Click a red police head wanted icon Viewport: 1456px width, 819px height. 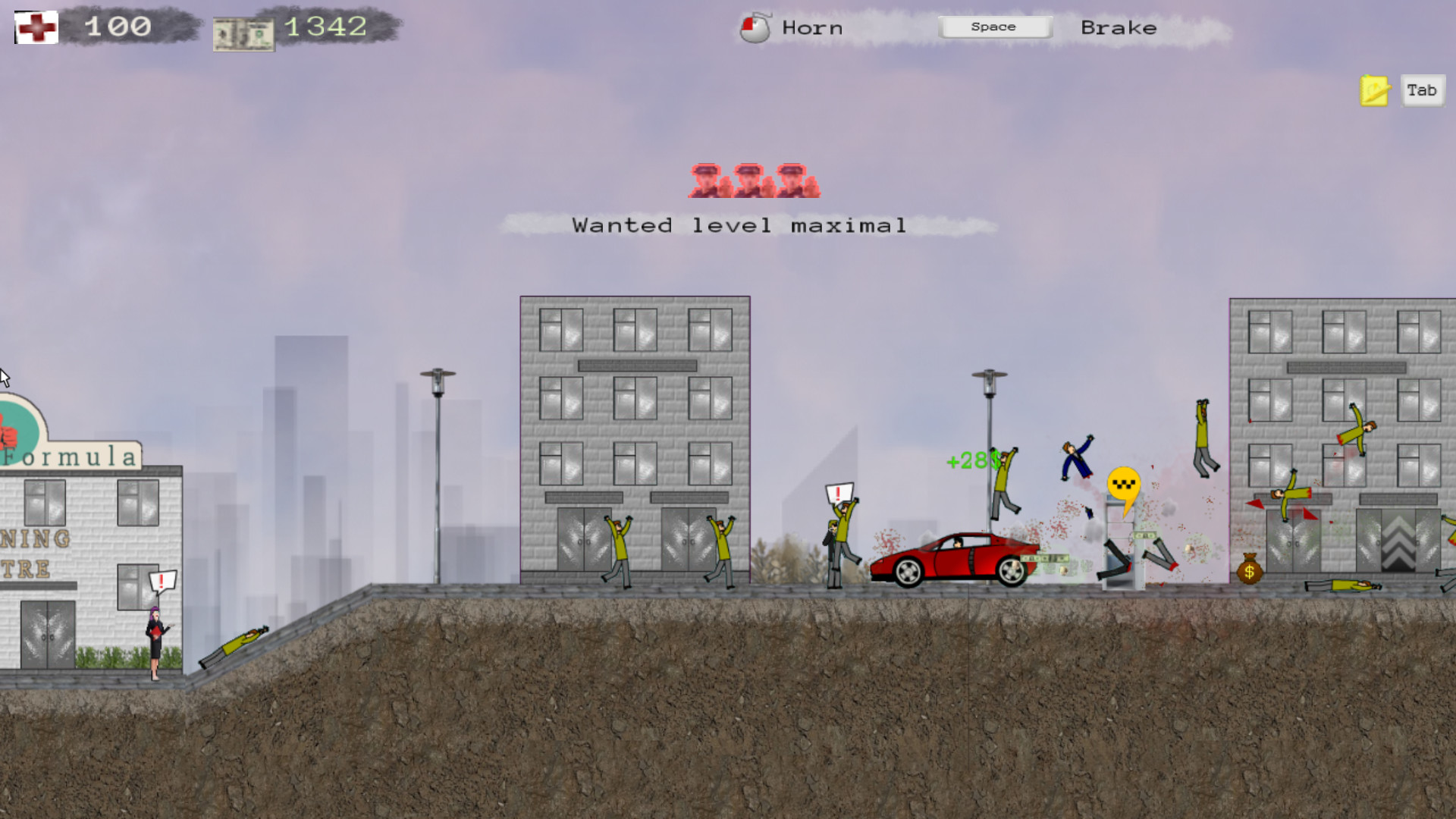click(708, 180)
